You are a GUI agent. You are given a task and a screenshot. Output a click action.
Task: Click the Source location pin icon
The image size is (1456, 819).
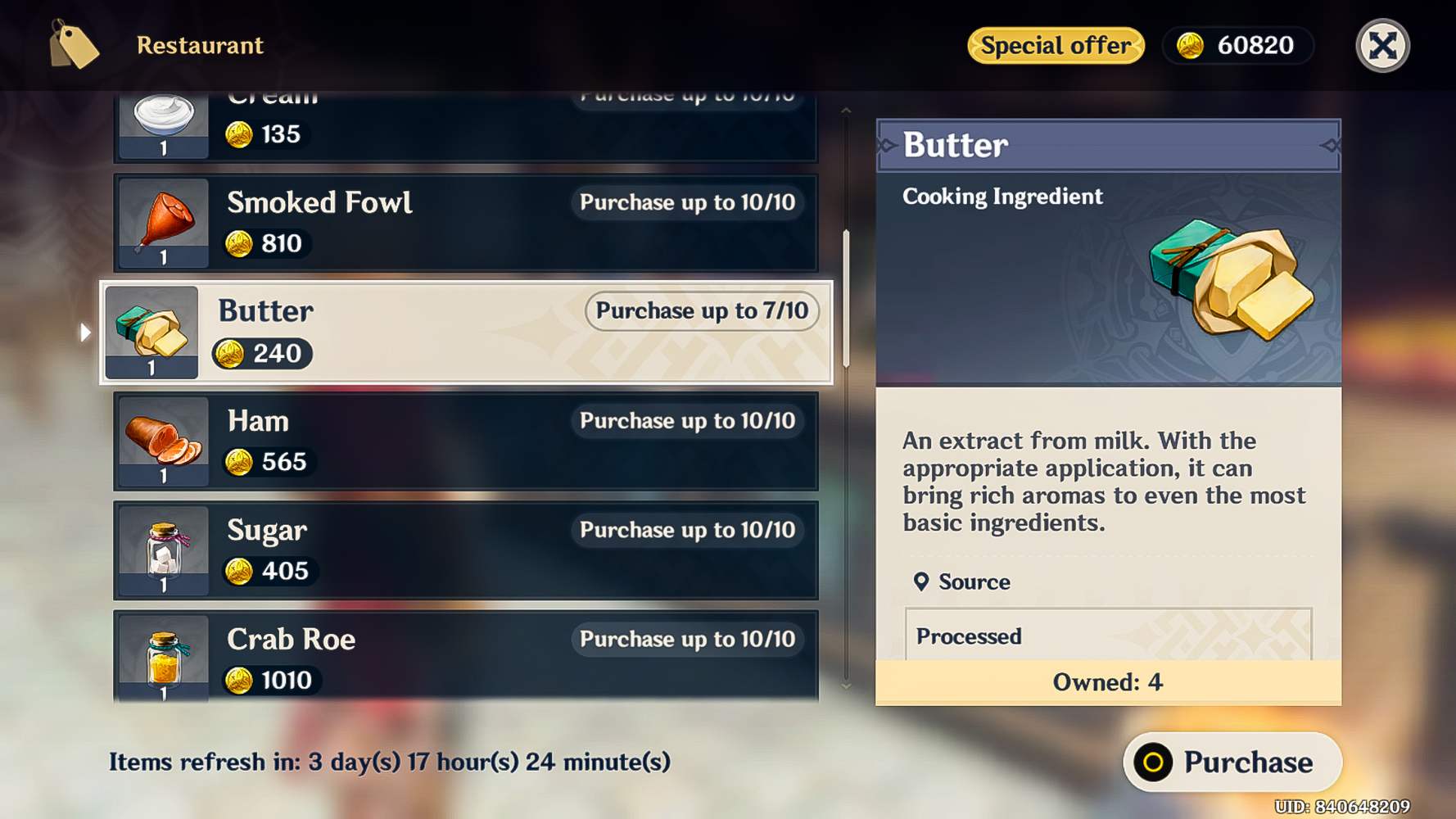click(x=922, y=581)
